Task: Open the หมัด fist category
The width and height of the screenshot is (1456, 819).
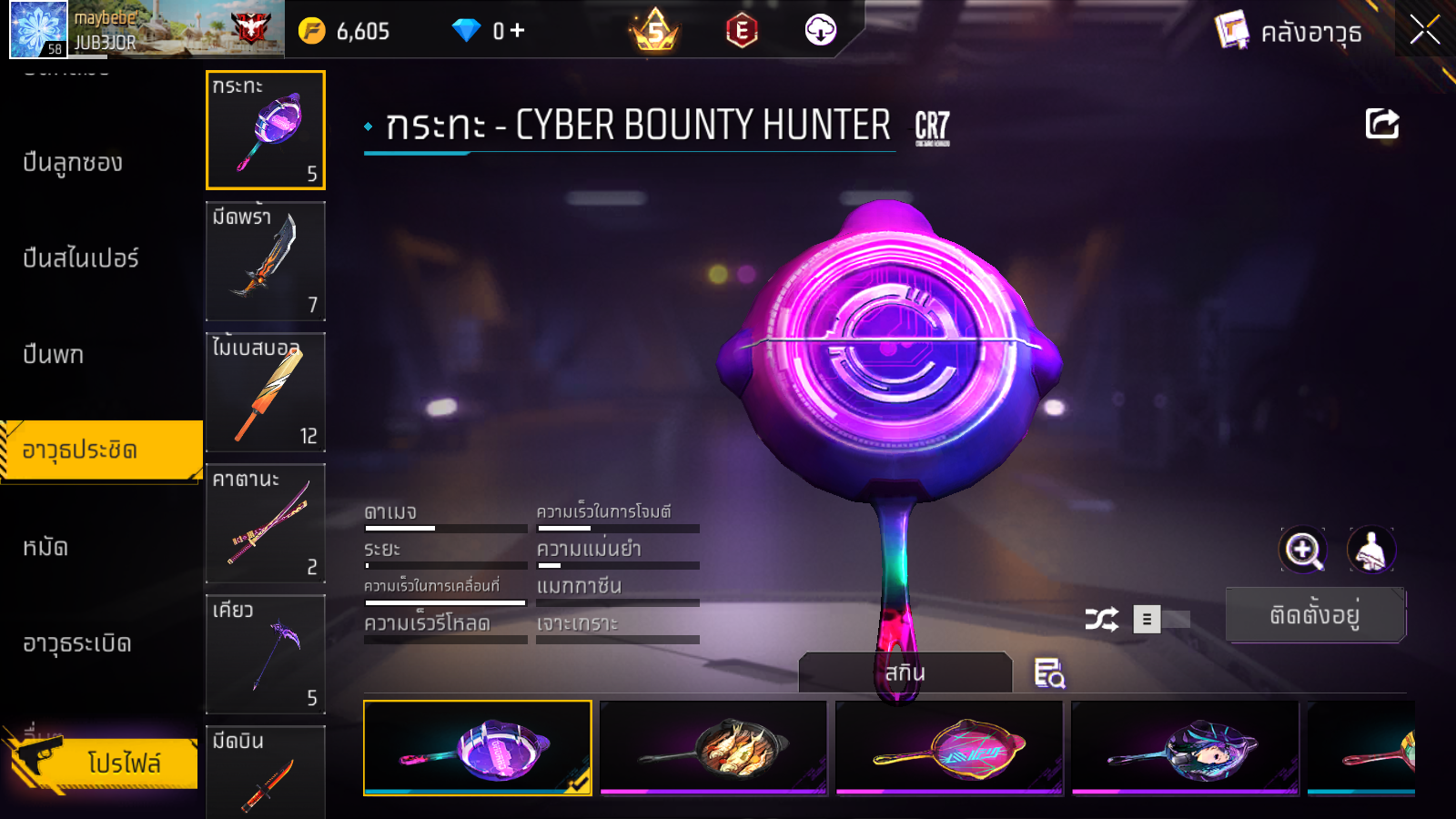Action: tap(45, 547)
